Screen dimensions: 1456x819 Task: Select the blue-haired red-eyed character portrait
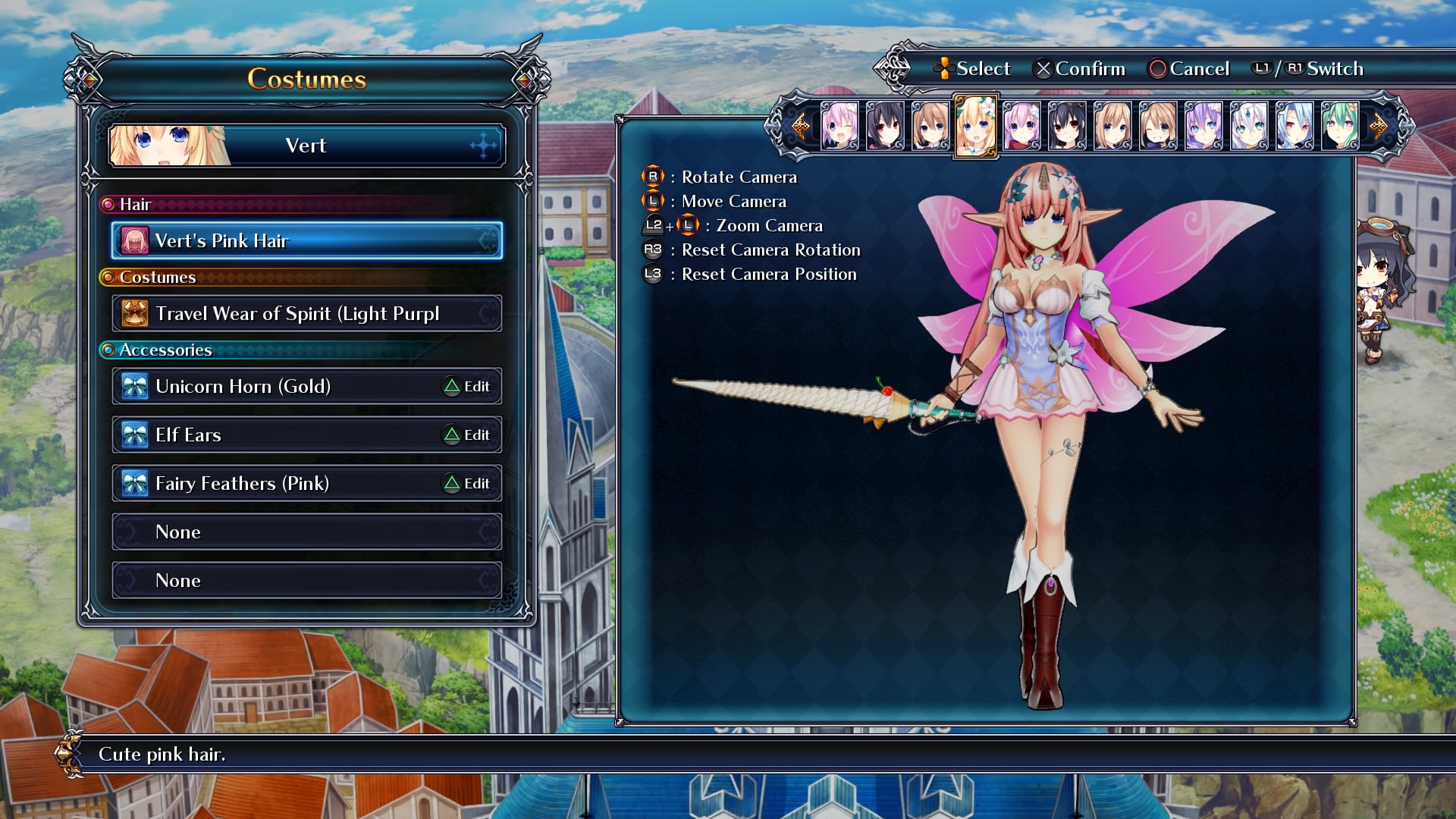(x=1294, y=126)
